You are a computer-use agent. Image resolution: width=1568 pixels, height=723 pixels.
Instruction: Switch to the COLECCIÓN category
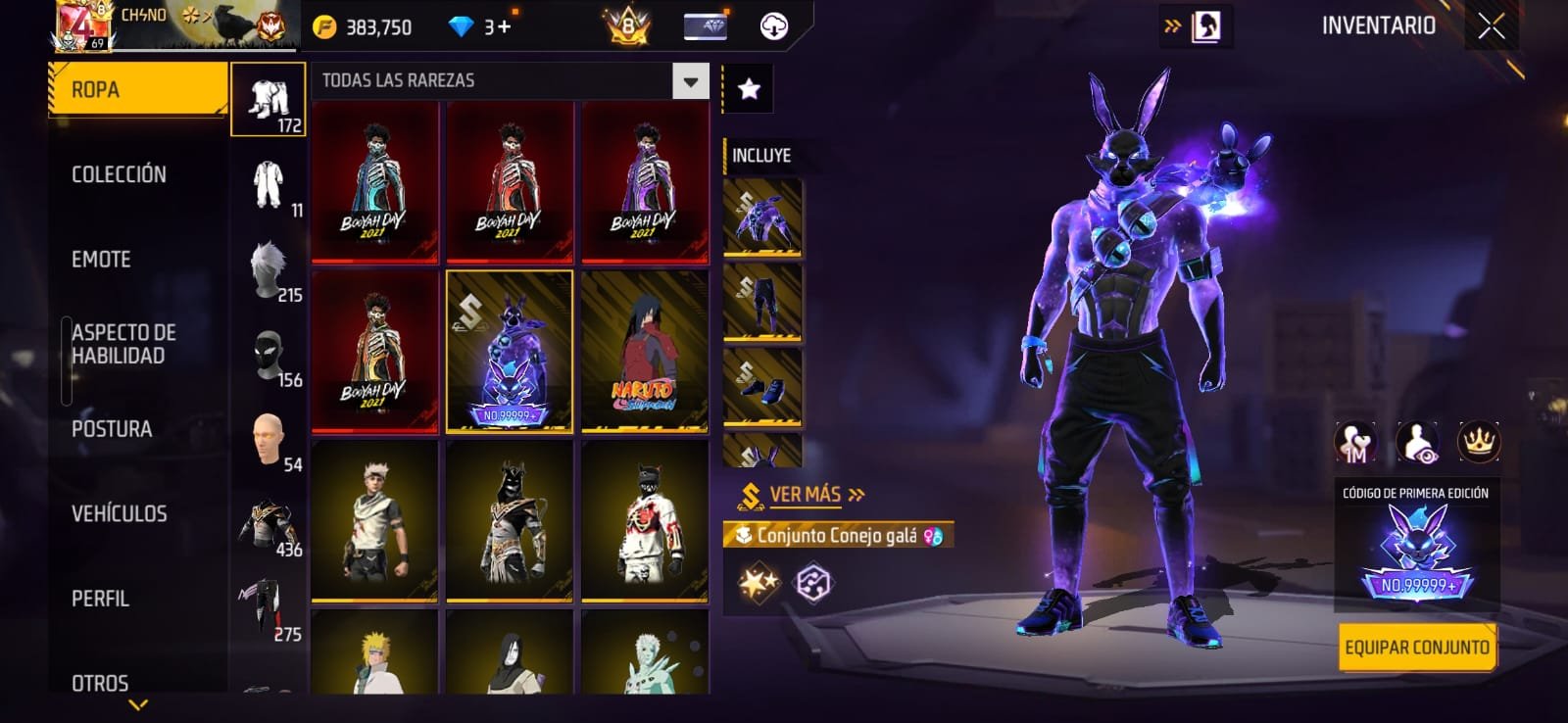pyautogui.click(x=119, y=174)
